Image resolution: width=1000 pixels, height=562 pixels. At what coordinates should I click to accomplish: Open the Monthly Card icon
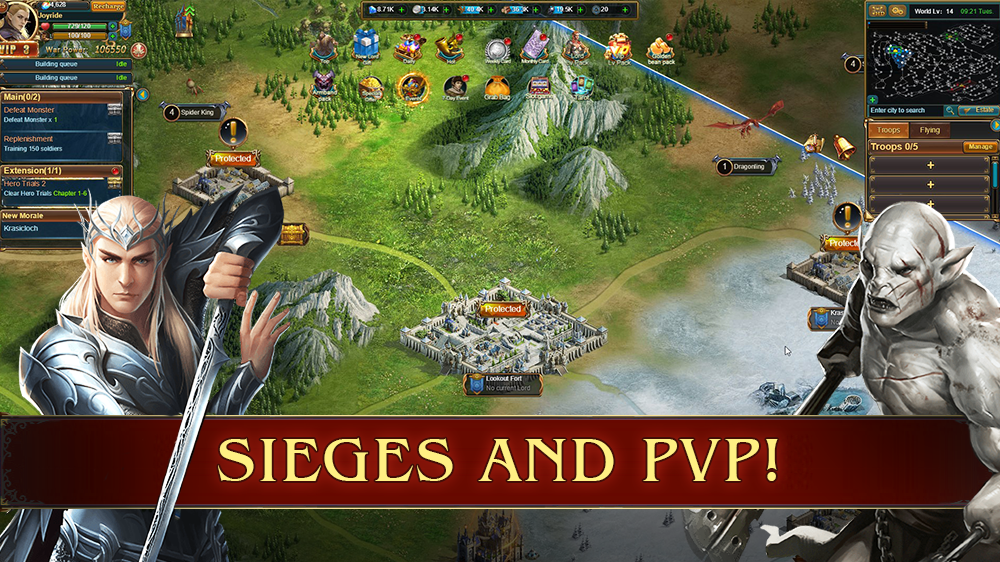point(535,47)
